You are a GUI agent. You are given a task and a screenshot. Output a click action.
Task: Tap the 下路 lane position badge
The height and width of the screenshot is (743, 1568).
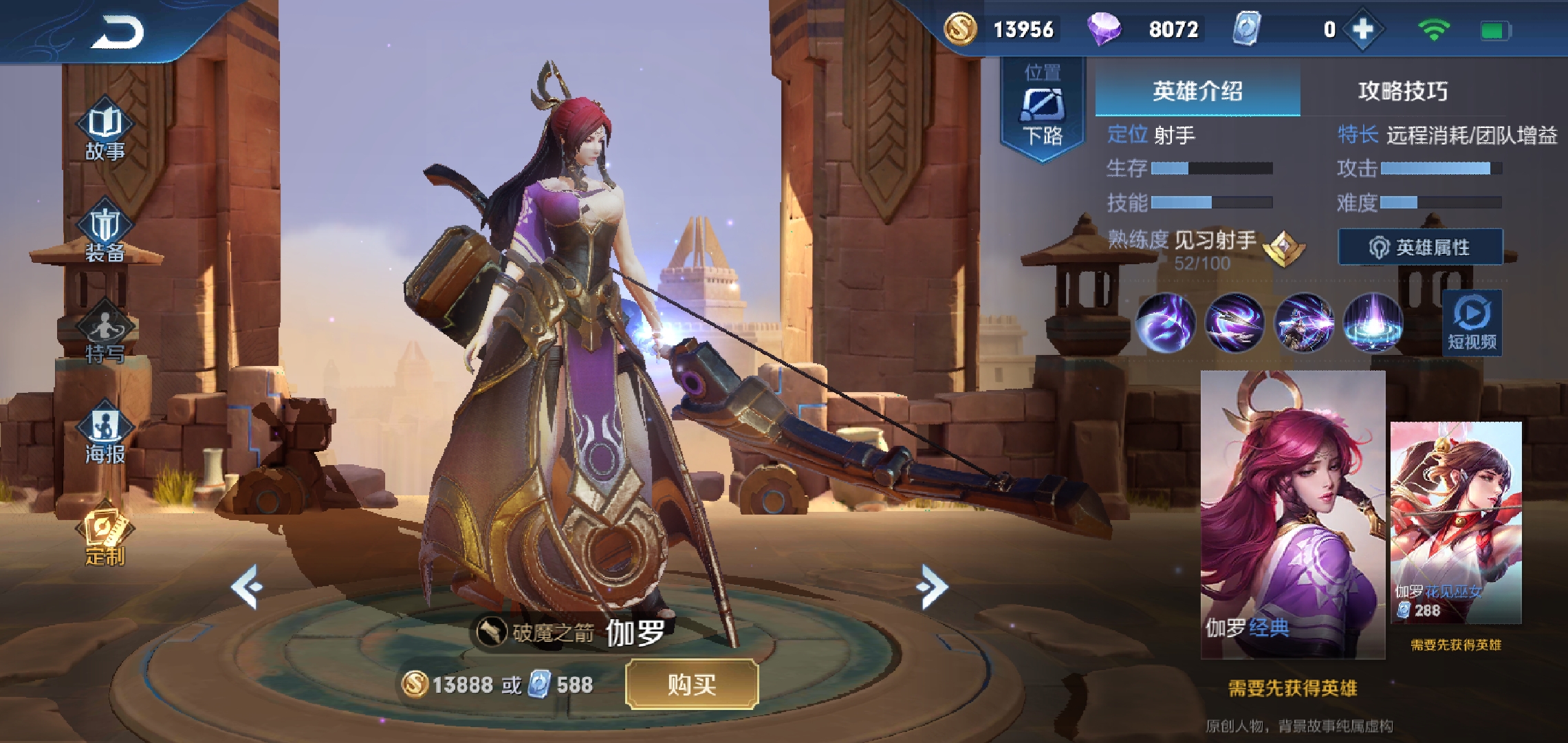tap(1042, 110)
